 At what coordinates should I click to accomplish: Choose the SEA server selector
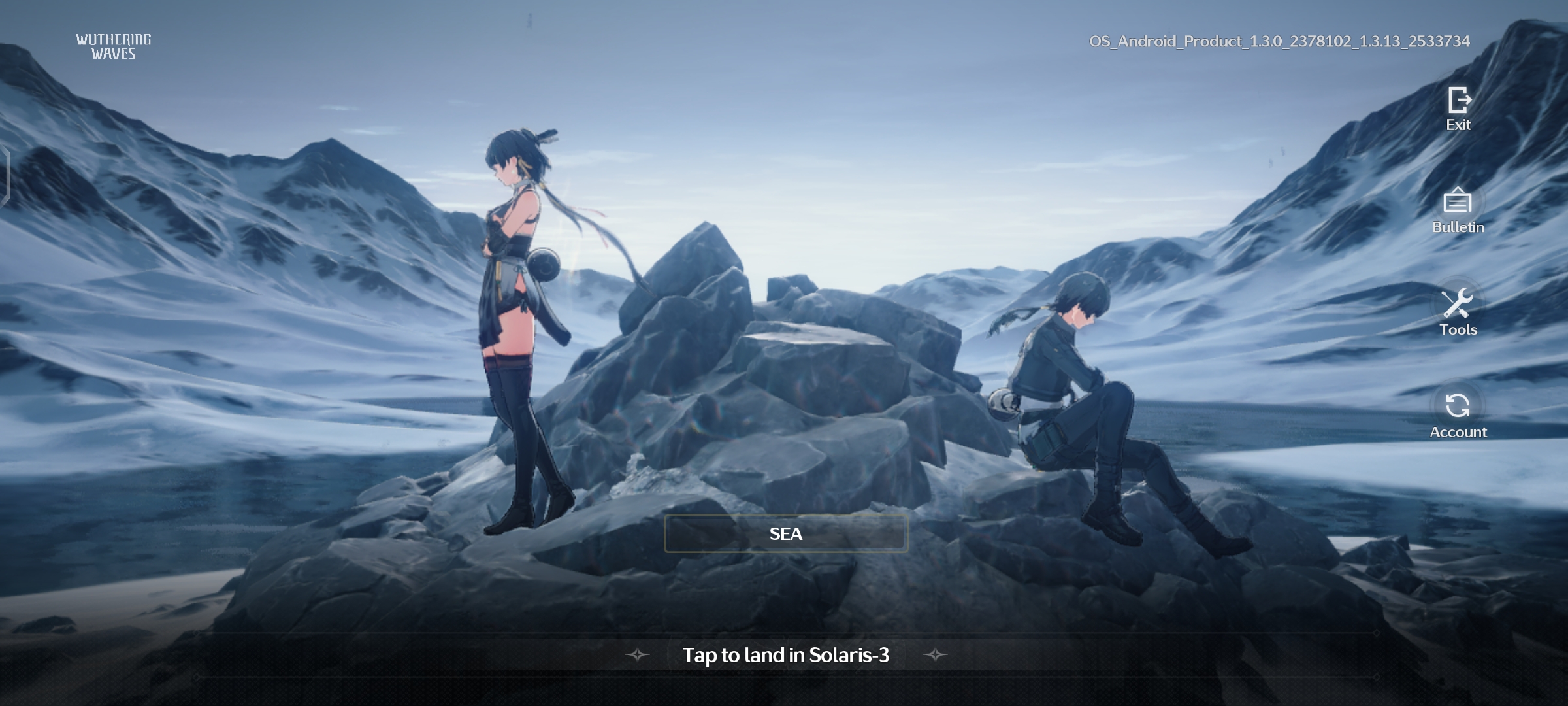(785, 533)
